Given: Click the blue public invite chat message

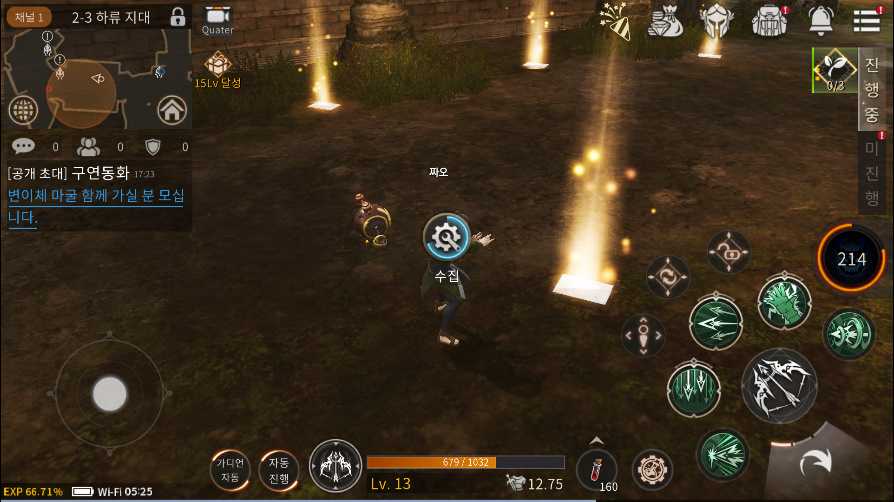Looking at the screenshot, I should point(96,206).
